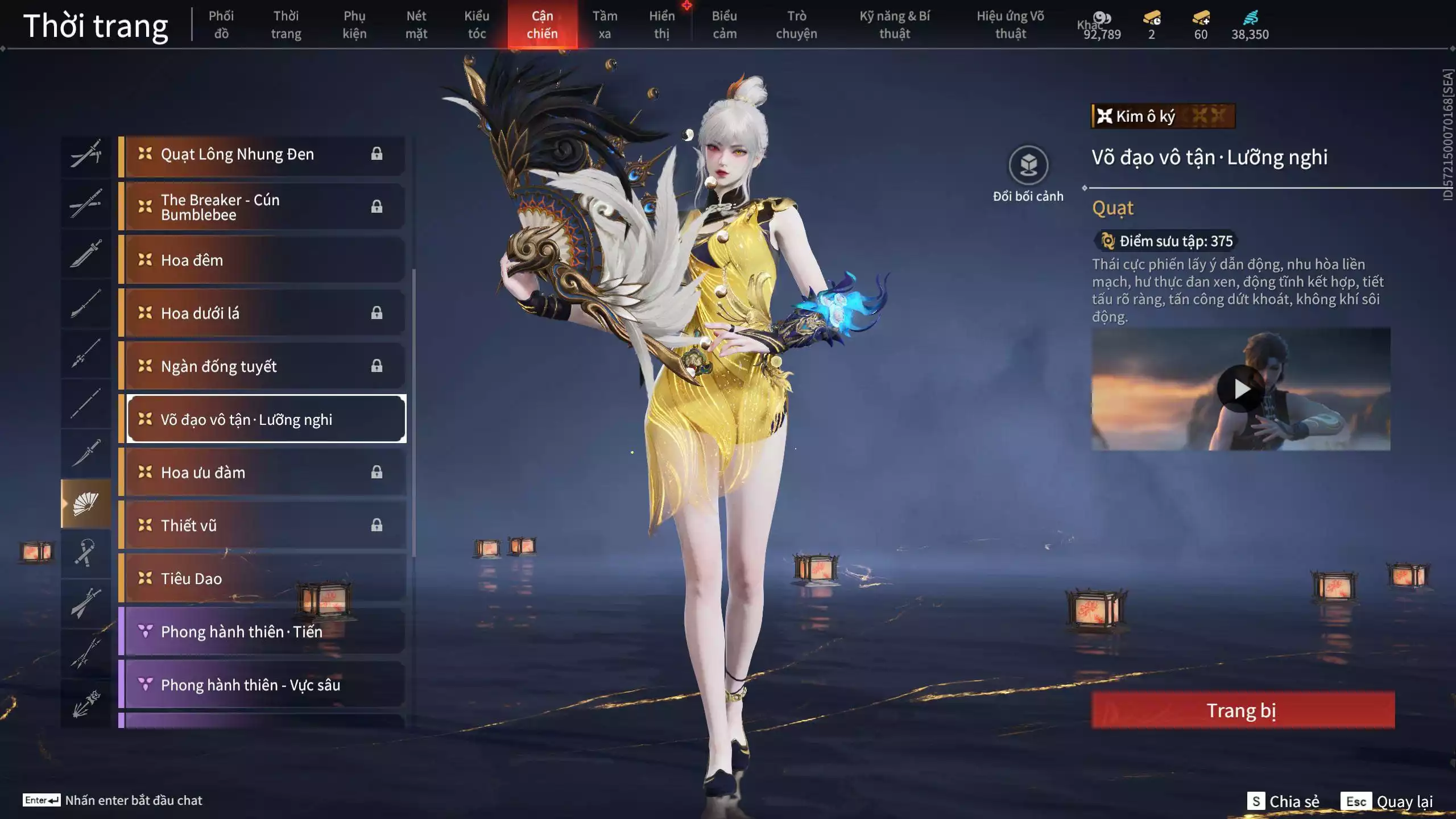Click the Đổi bối cảnh background change icon
The image size is (1456, 819).
click(x=1027, y=166)
